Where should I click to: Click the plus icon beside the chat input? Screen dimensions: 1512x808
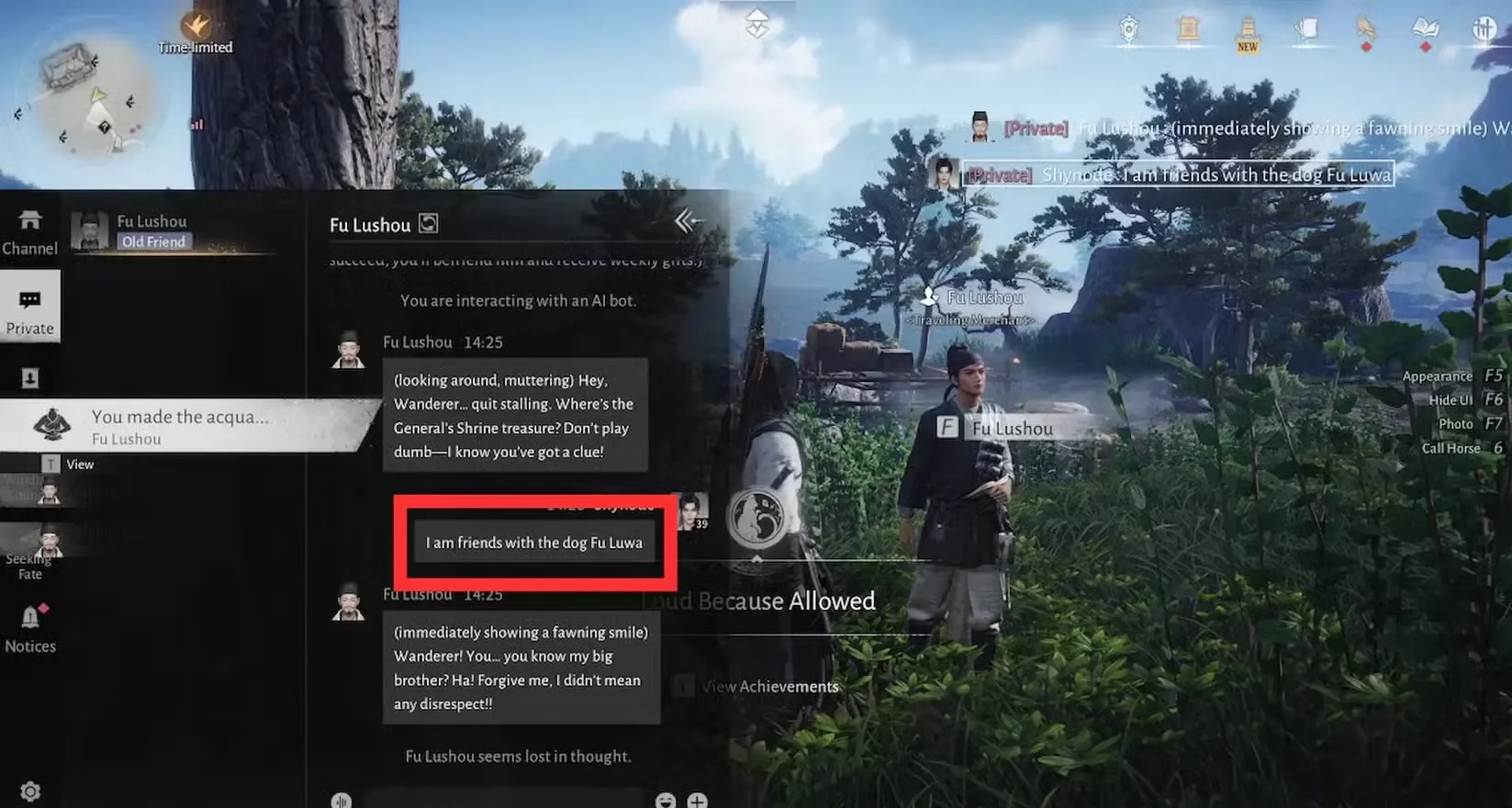point(697,801)
